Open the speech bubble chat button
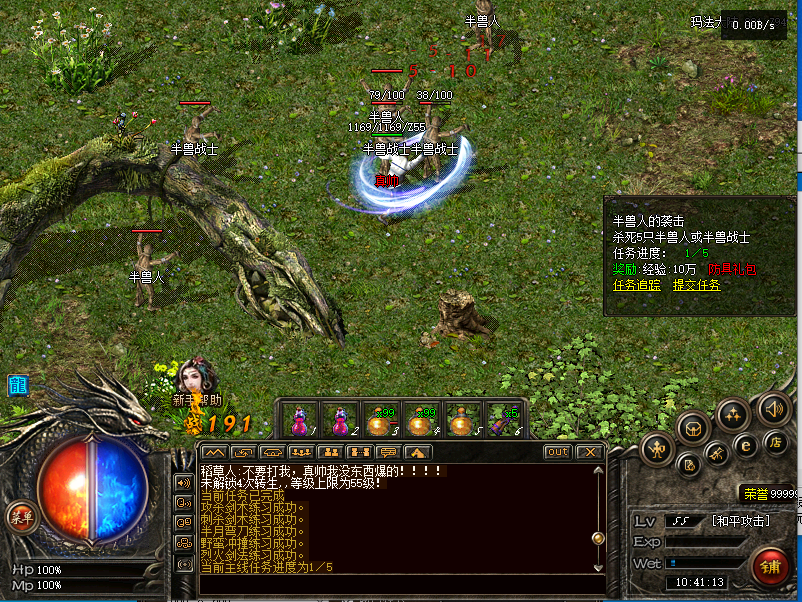 (x=387, y=452)
